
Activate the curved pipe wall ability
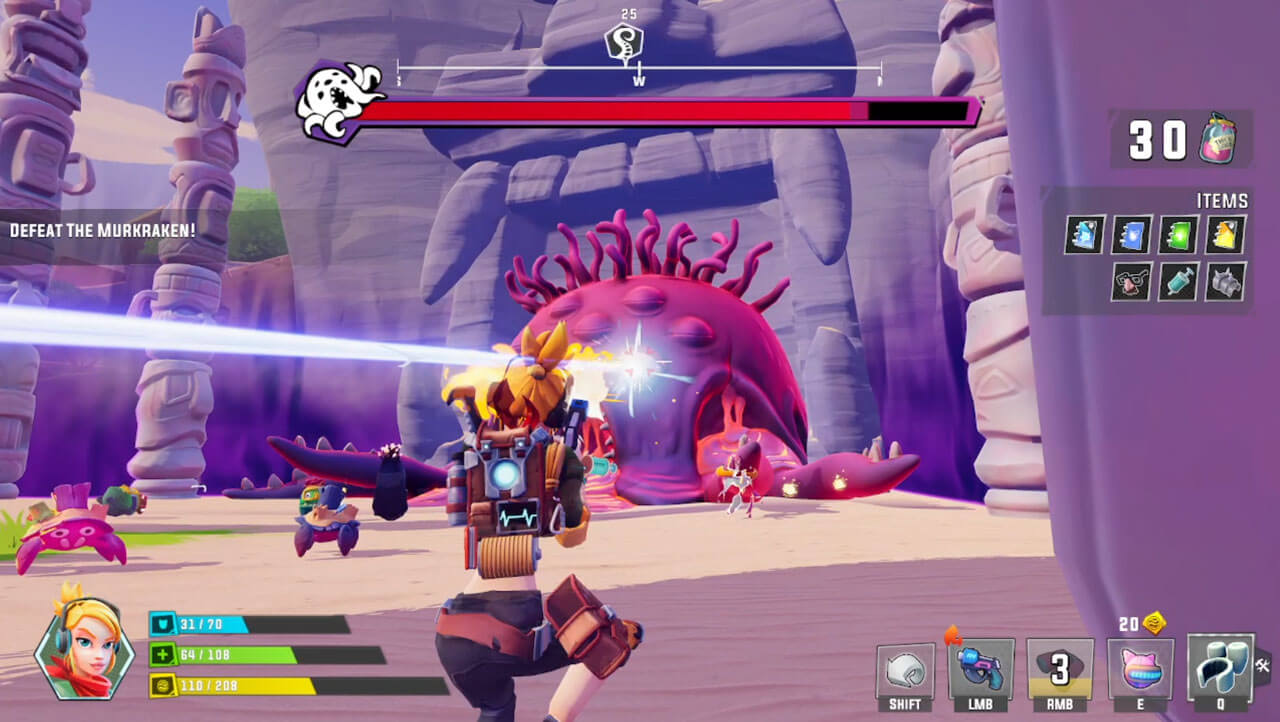coord(1220,666)
